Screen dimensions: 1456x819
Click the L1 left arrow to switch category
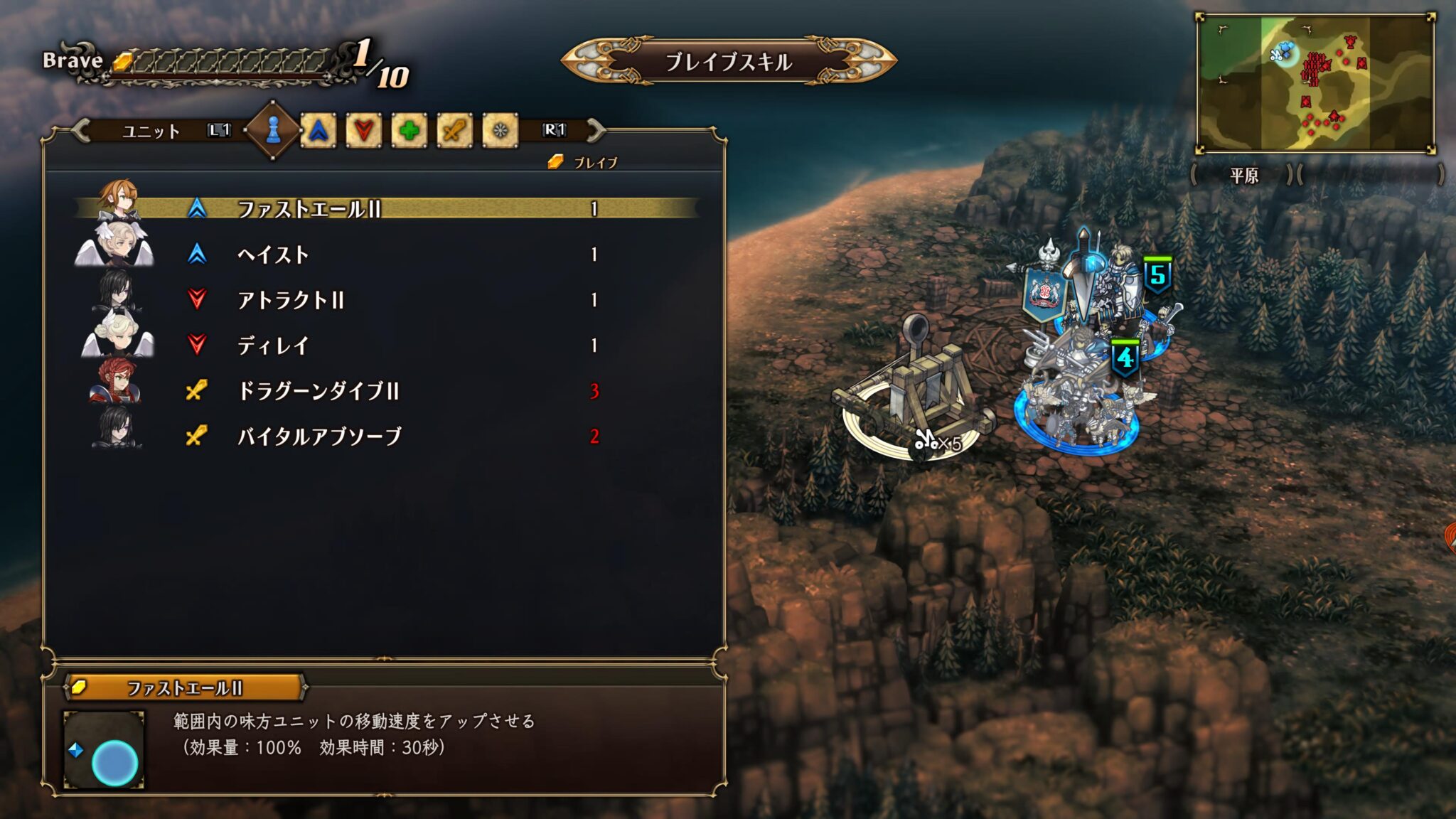click(x=220, y=132)
